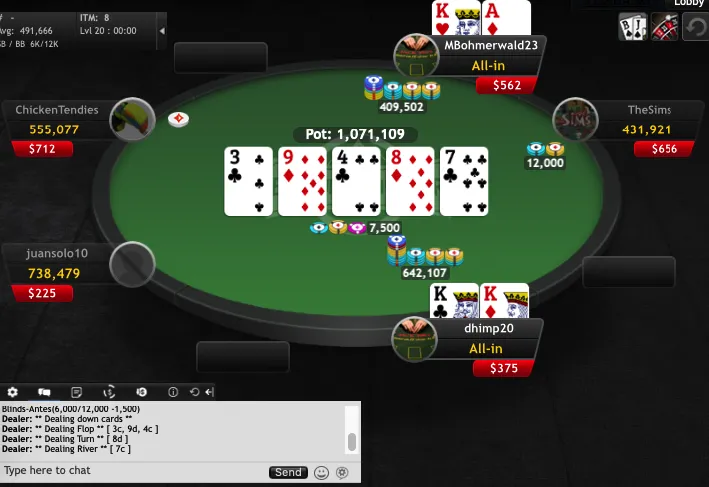Open the notes tab above chat

tap(76, 392)
